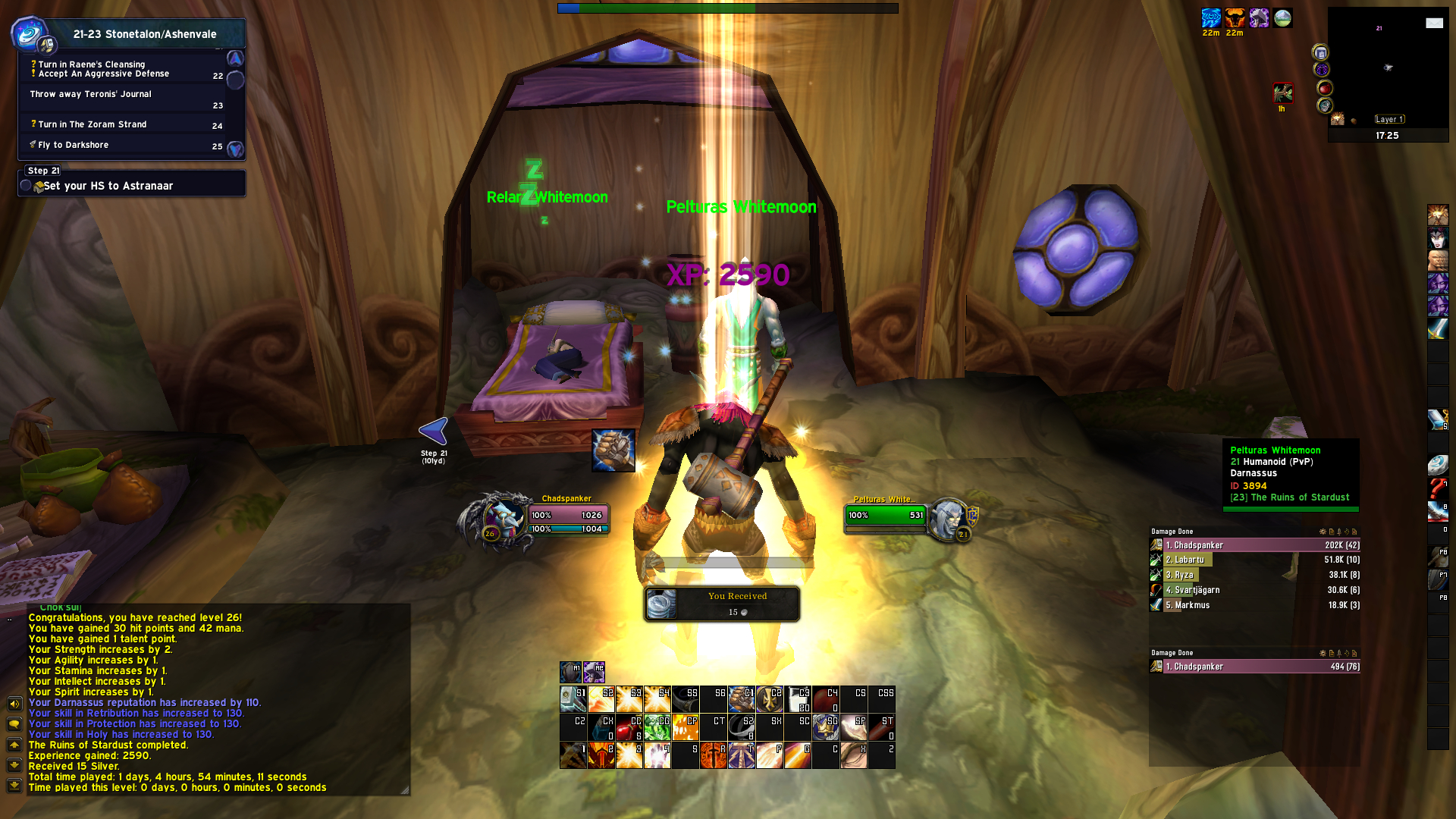Click the chat scroll-to-bottom button
Image resolution: width=1456 pixels, height=819 pixels.
point(14,785)
